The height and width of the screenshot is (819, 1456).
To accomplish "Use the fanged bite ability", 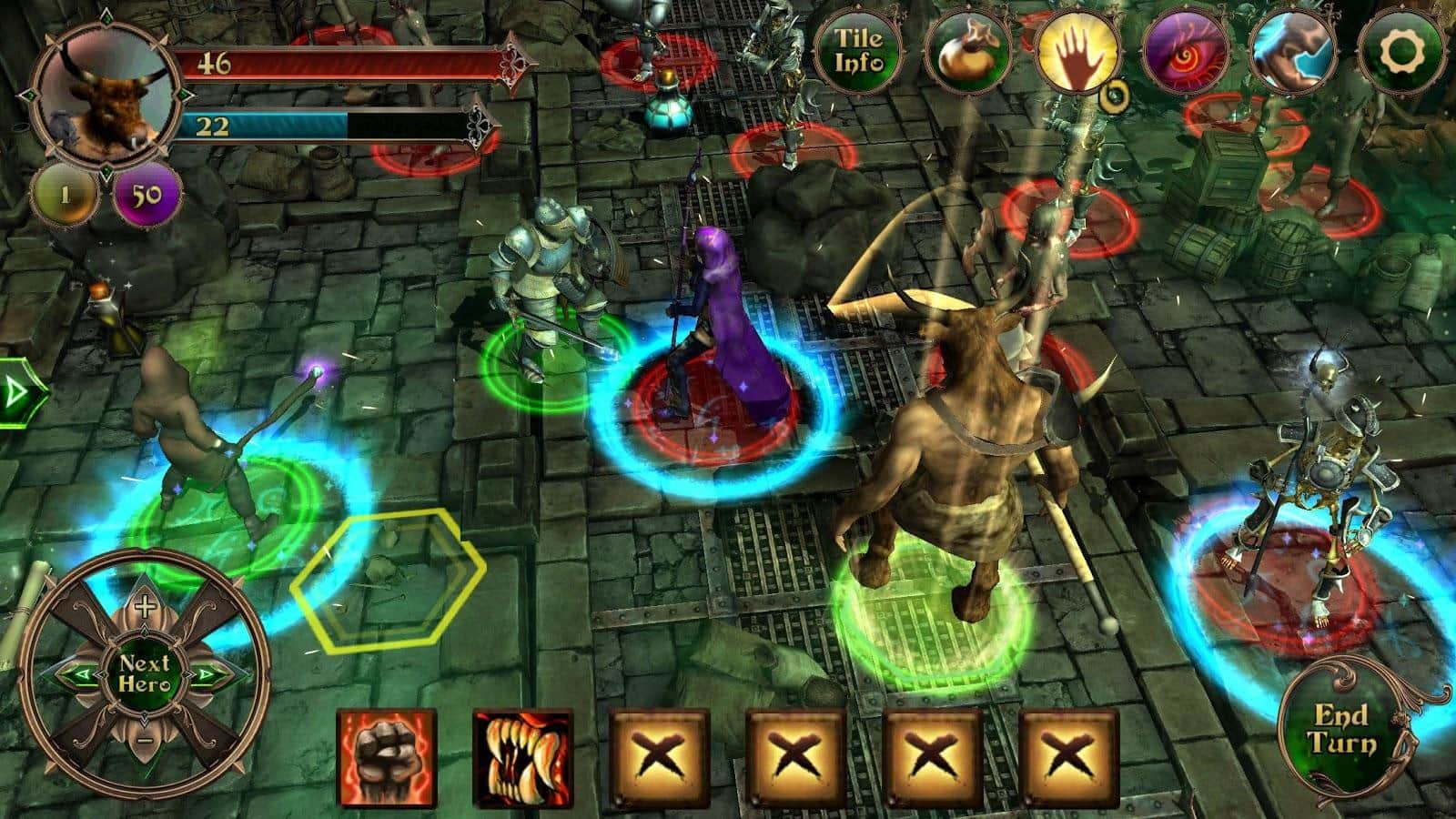I will 523,757.
